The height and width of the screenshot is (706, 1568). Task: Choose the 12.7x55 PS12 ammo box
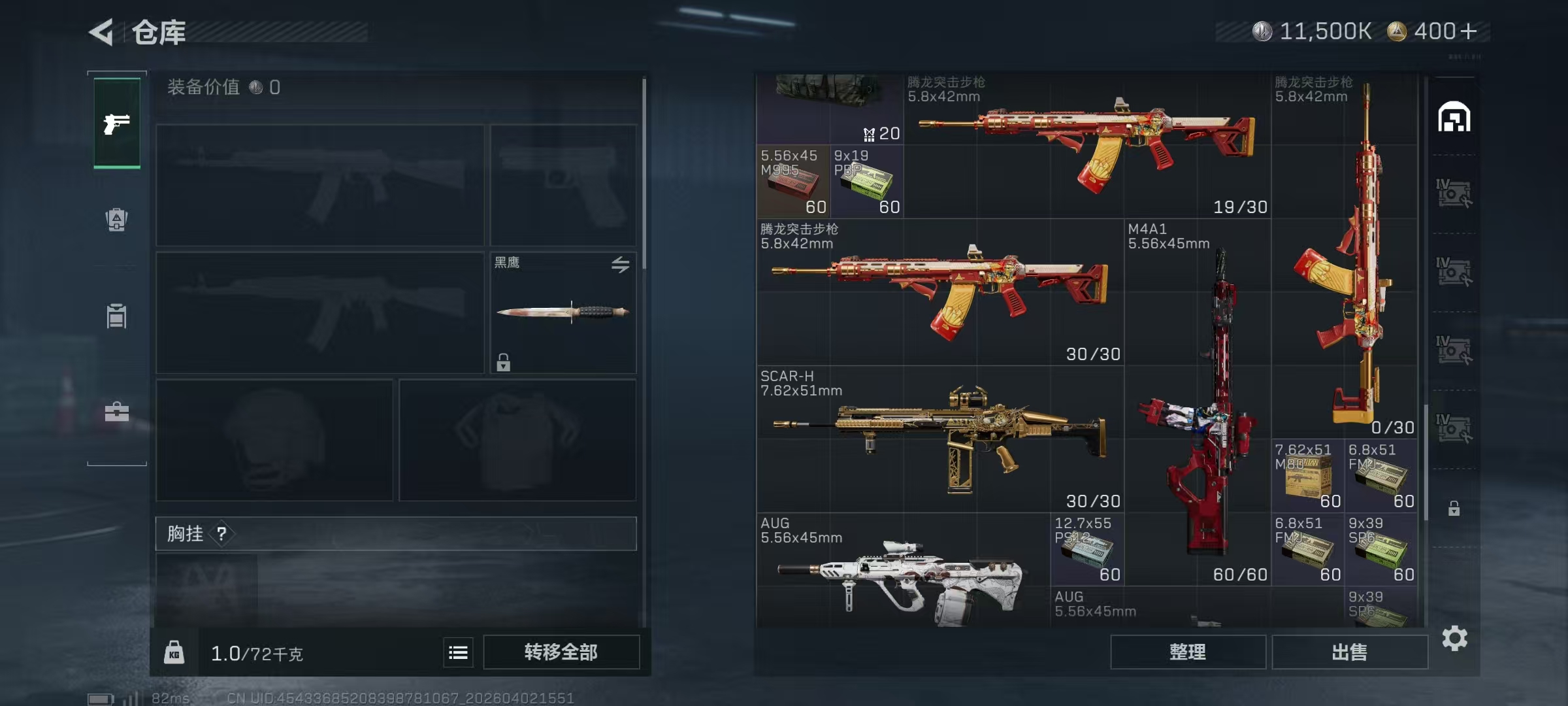(1086, 550)
